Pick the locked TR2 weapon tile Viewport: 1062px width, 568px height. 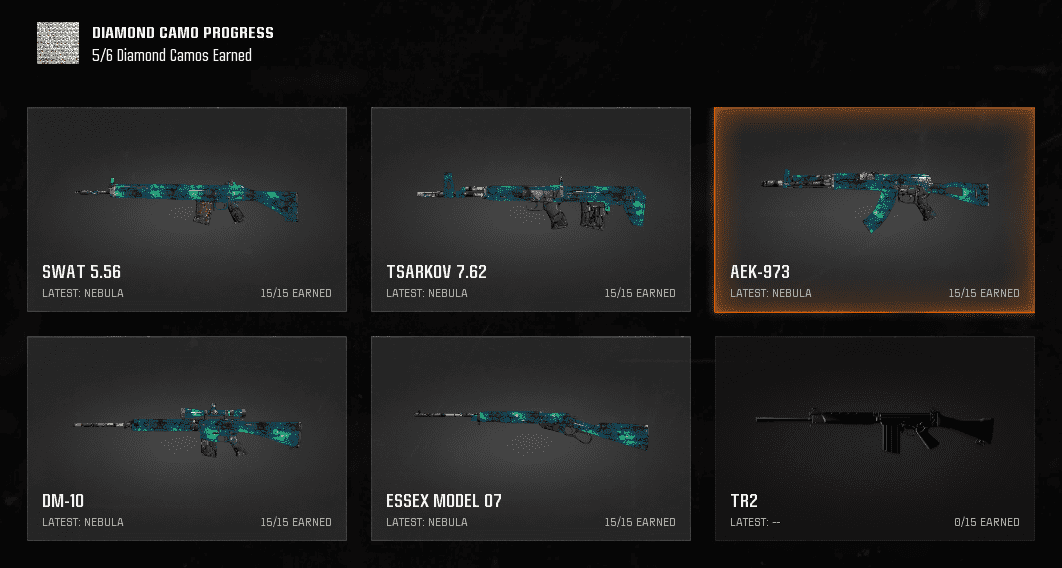click(x=875, y=438)
